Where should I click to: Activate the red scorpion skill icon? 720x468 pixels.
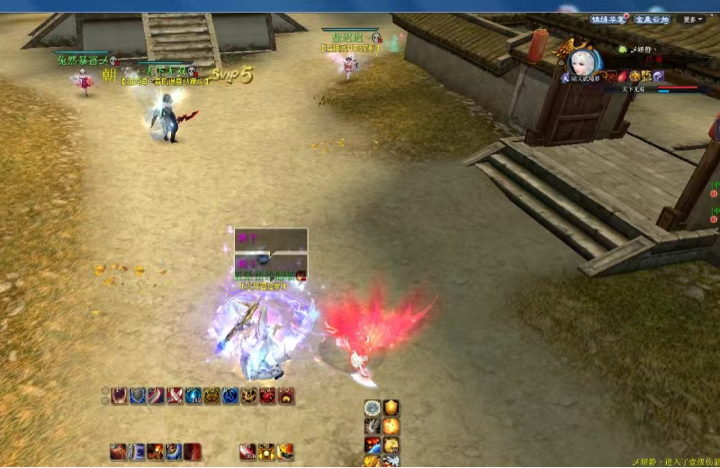[x=268, y=396]
